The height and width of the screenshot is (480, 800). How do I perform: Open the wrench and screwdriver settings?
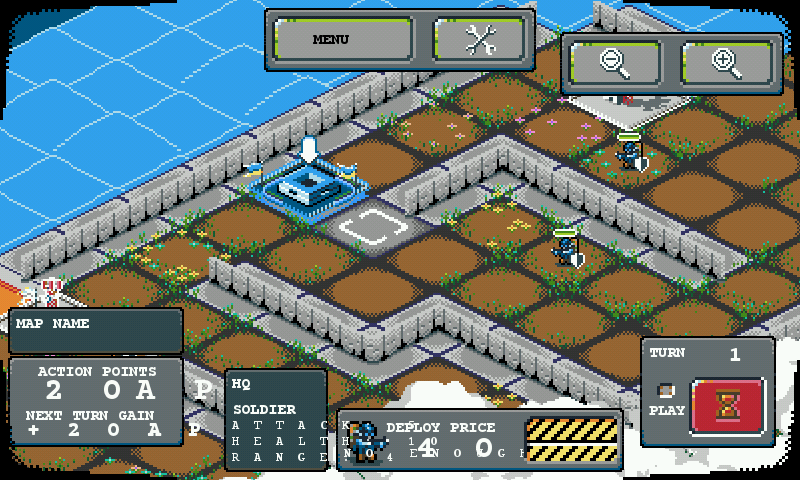pos(480,40)
